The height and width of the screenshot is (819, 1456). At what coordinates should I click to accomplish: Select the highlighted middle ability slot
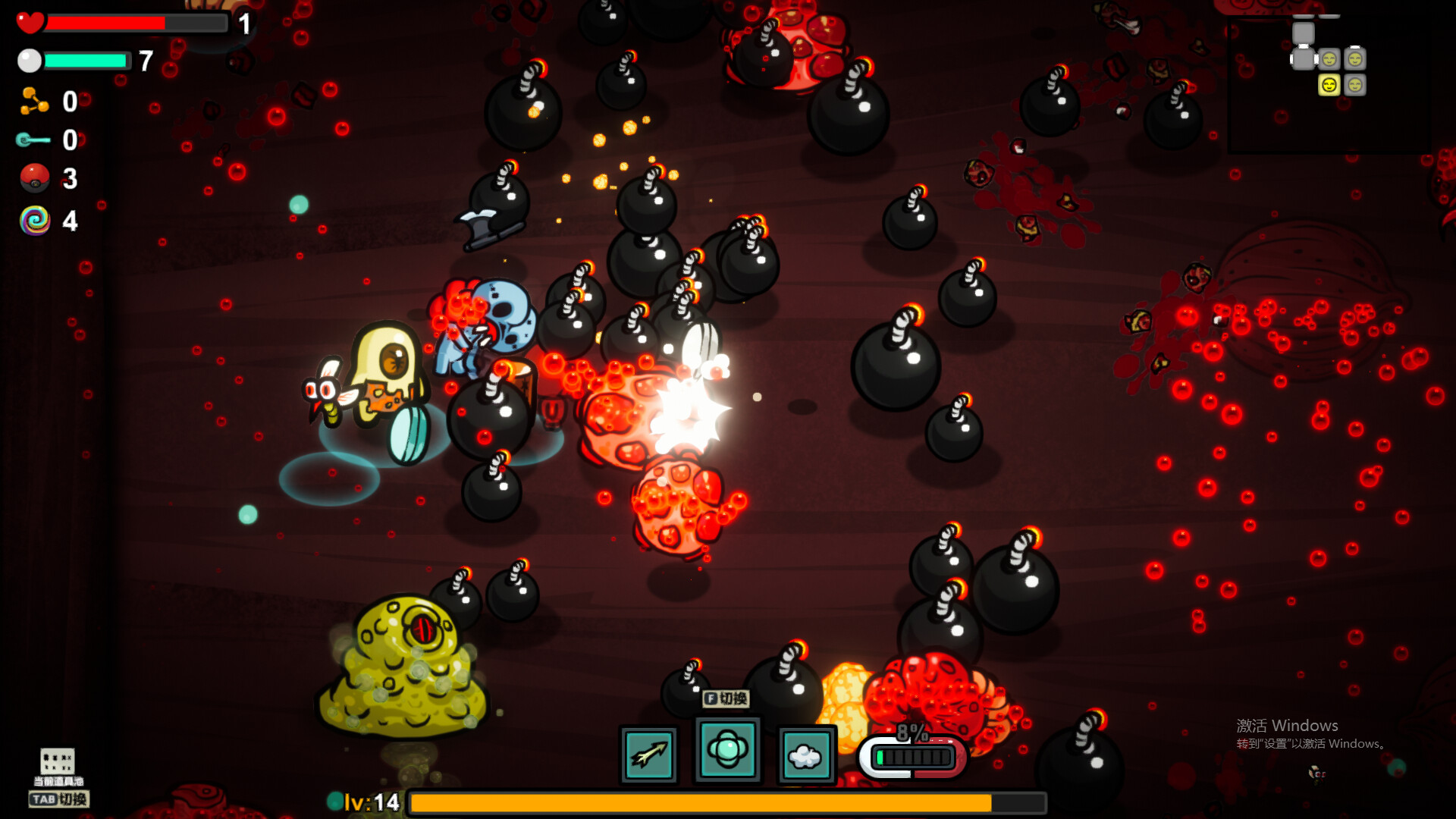pos(727,752)
